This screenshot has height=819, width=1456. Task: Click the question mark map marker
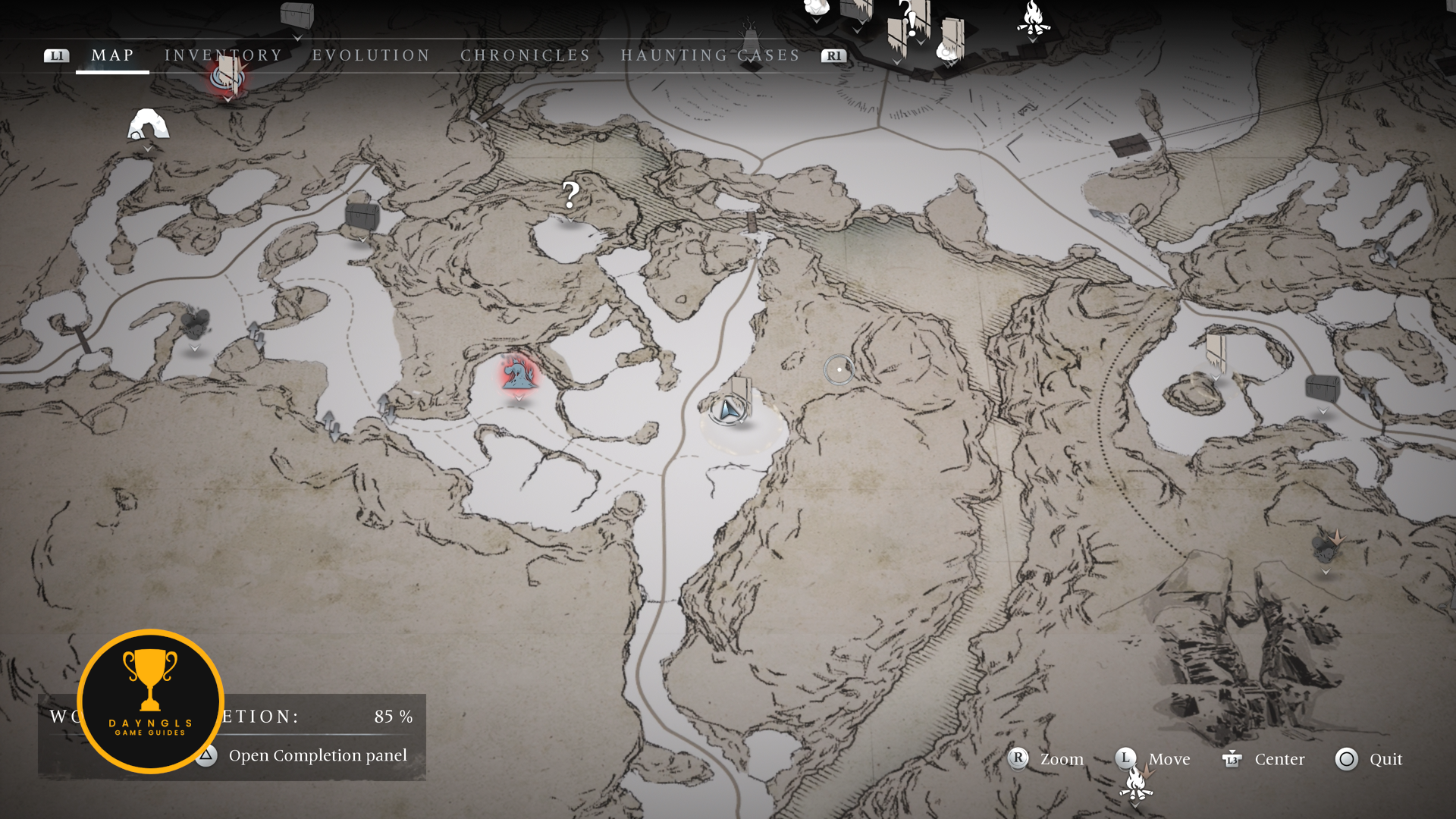(570, 196)
